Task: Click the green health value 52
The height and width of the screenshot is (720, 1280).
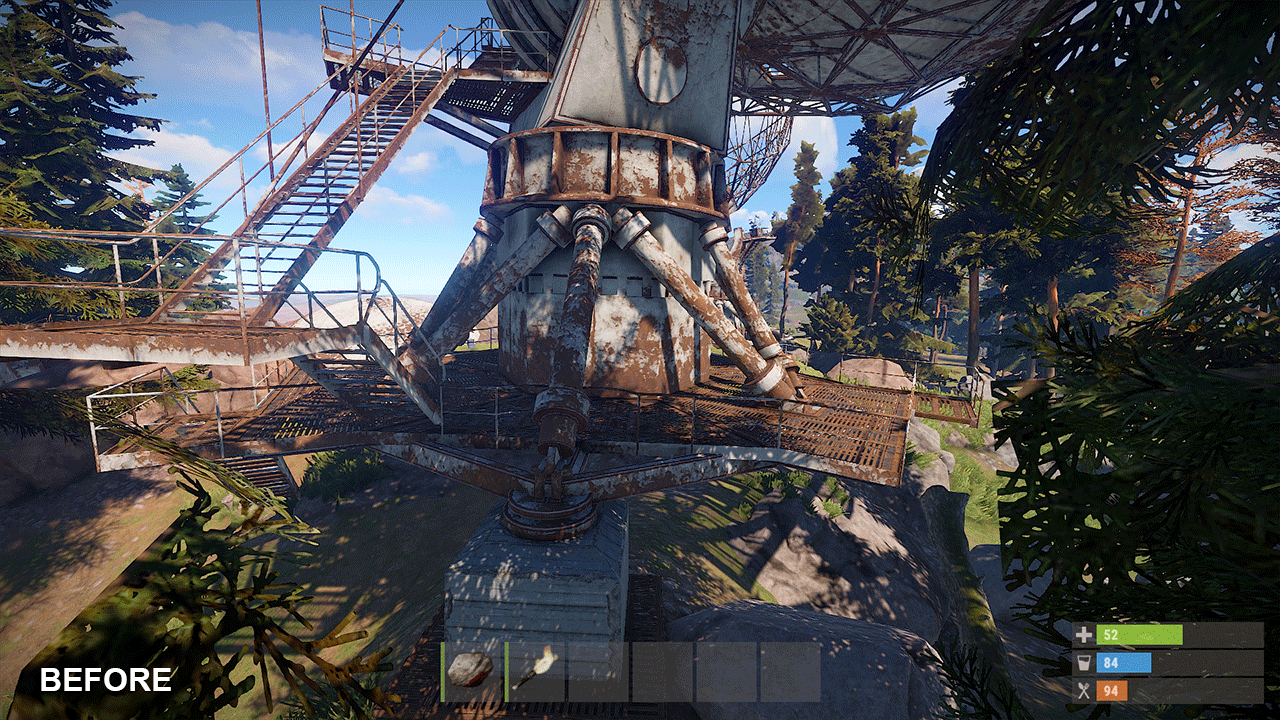Action: tap(1113, 635)
